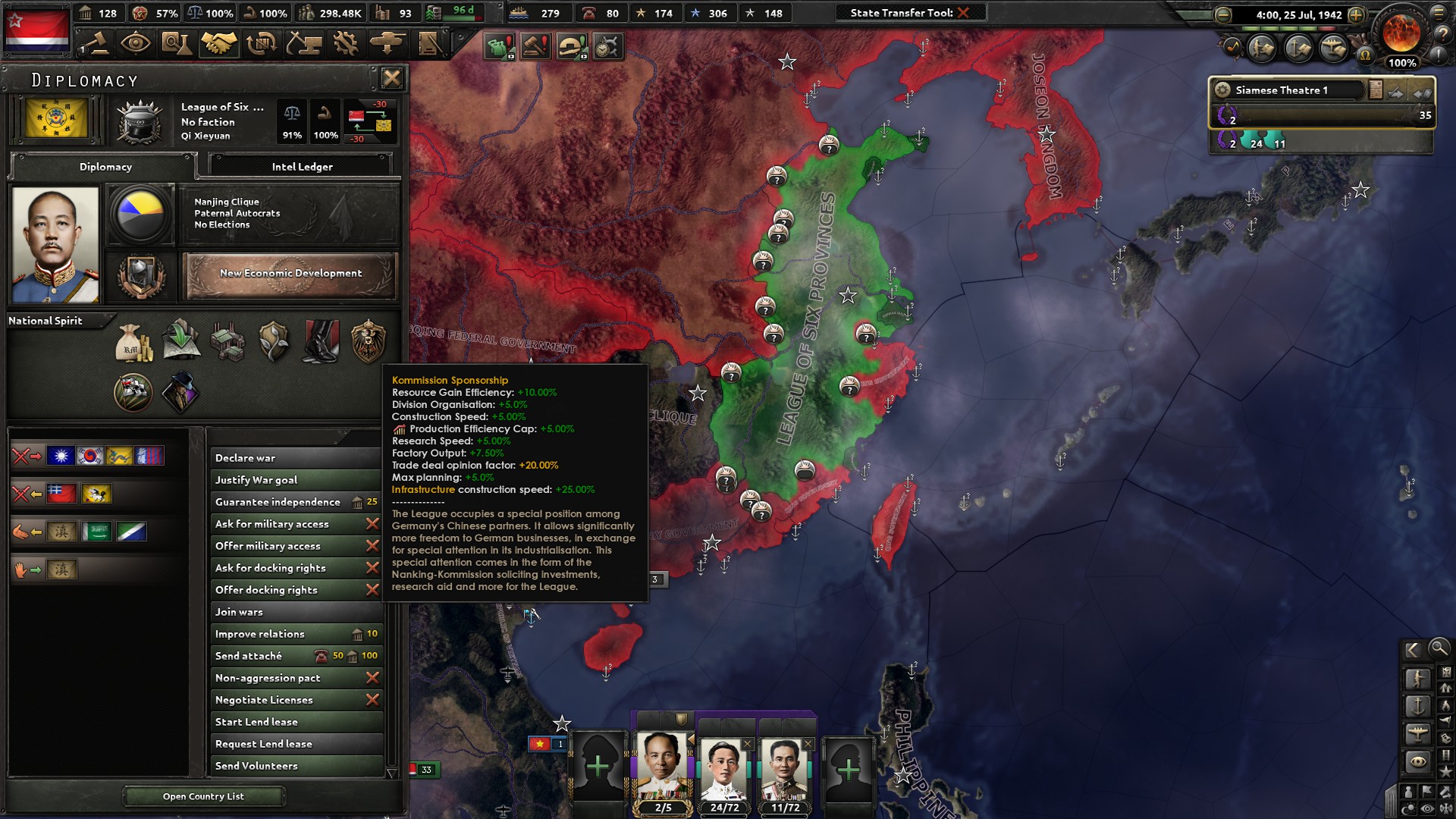Select the 24/72 army unit card

point(726,766)
